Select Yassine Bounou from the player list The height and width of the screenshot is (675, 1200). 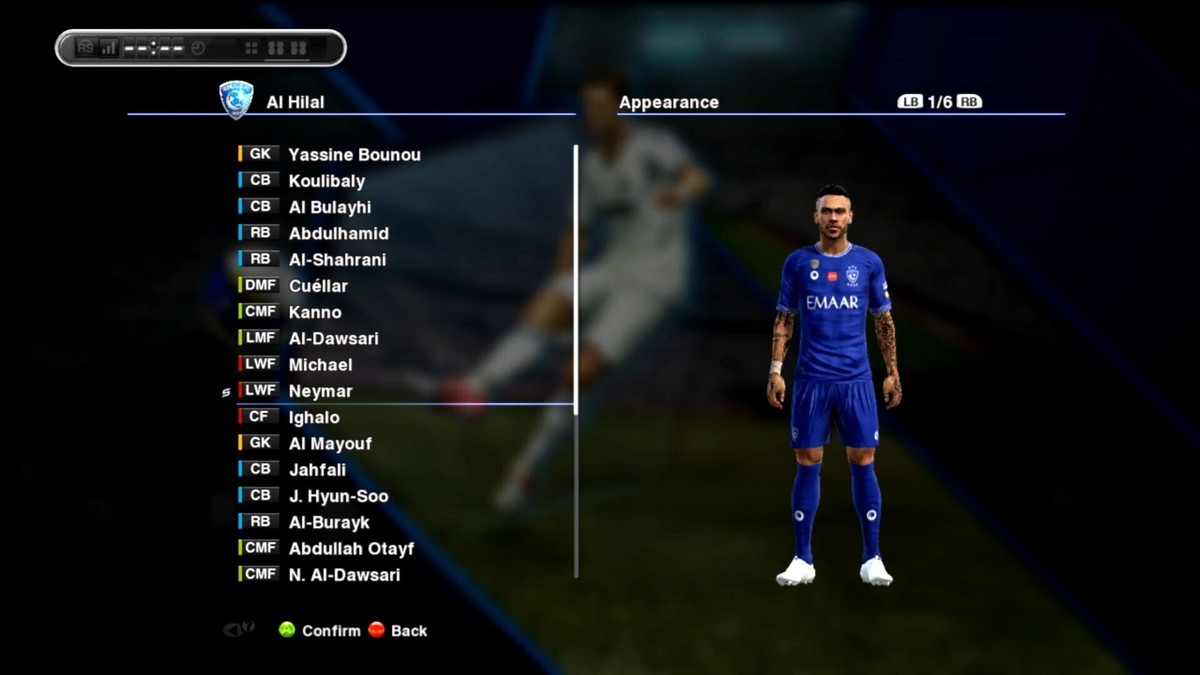point(354,155)
